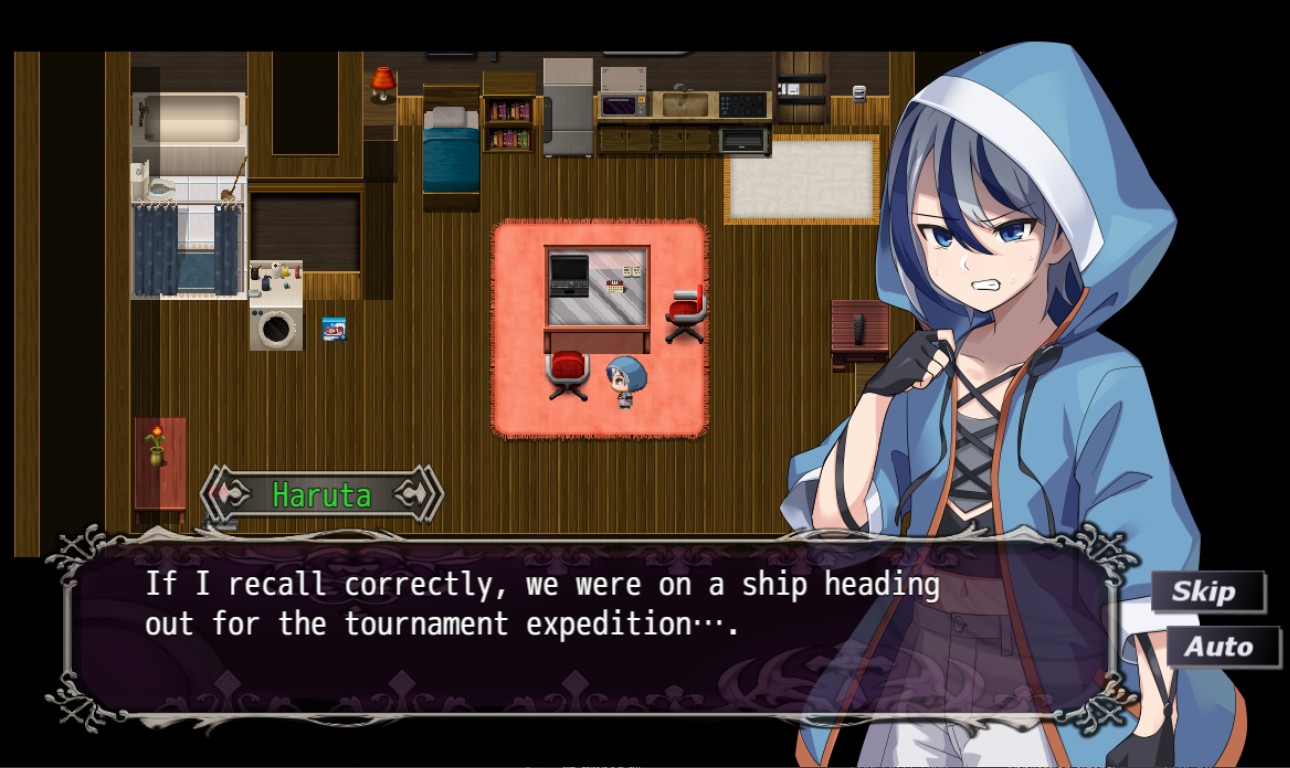Select the orange lamp on the shelf
1290x768 pixels.
coord(383,82)
